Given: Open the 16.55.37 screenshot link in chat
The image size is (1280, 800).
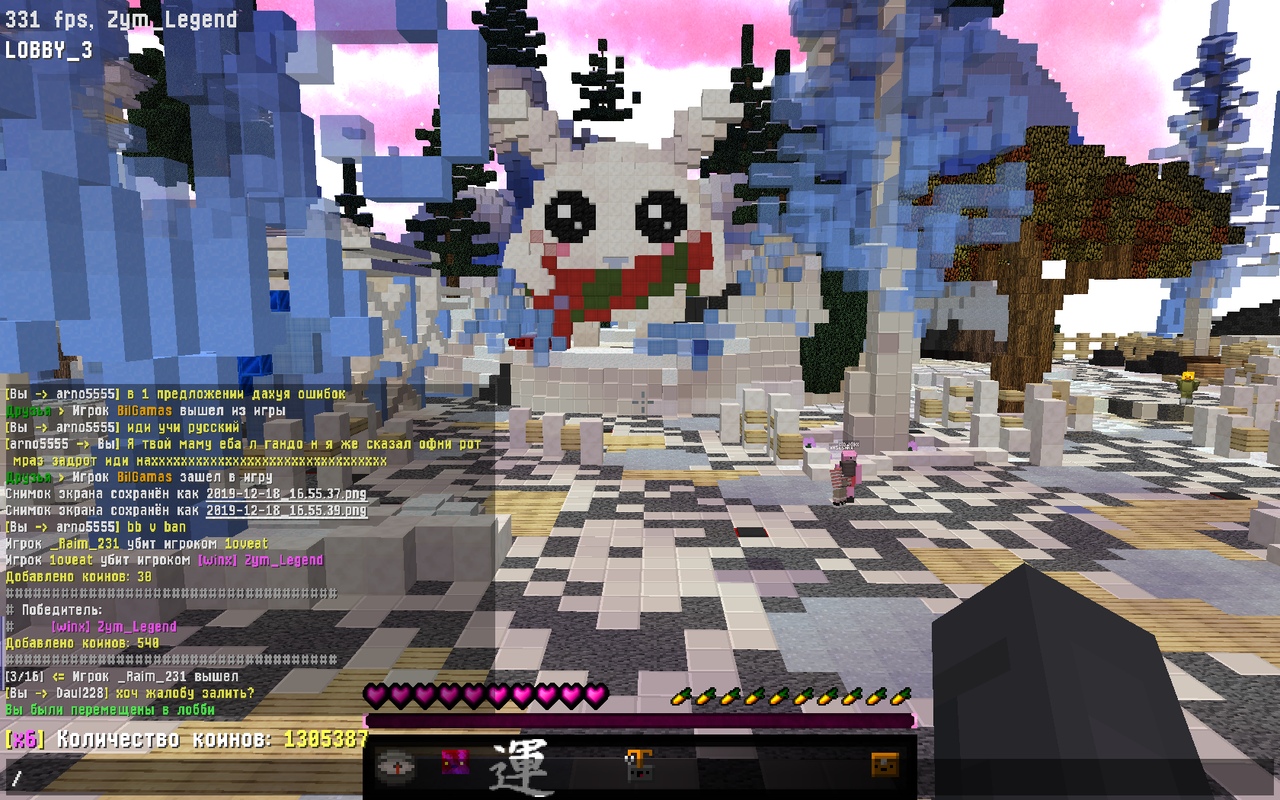Looking at the screenshot, I should tap(286, 494).
